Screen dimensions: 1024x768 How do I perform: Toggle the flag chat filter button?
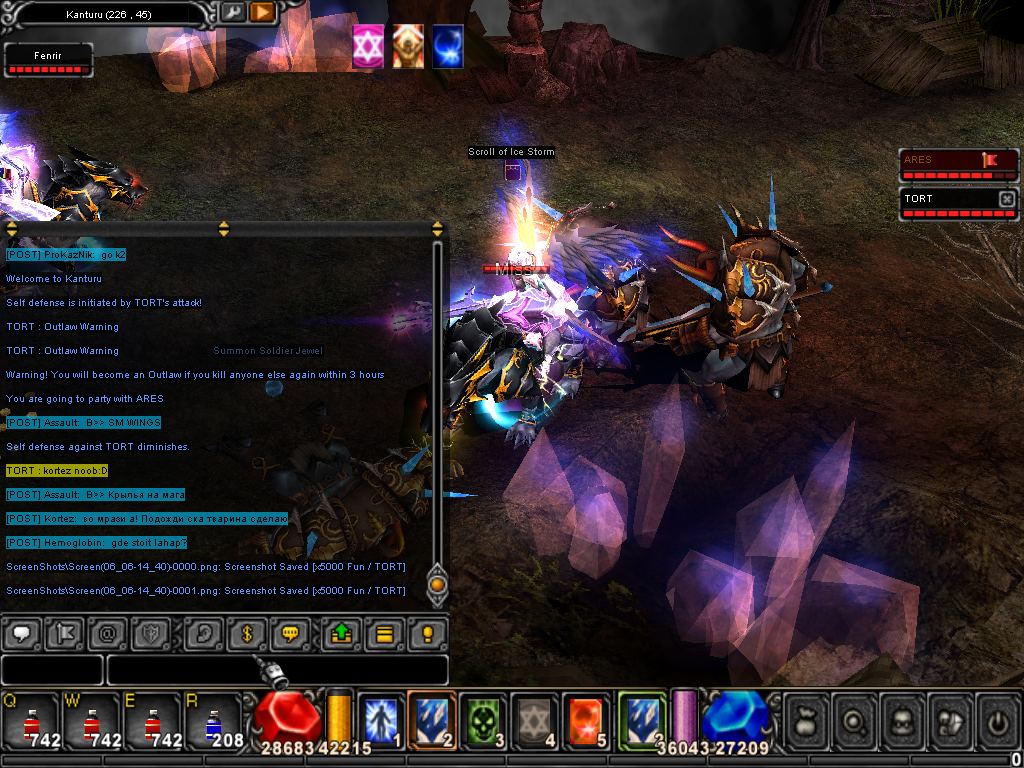65,633
